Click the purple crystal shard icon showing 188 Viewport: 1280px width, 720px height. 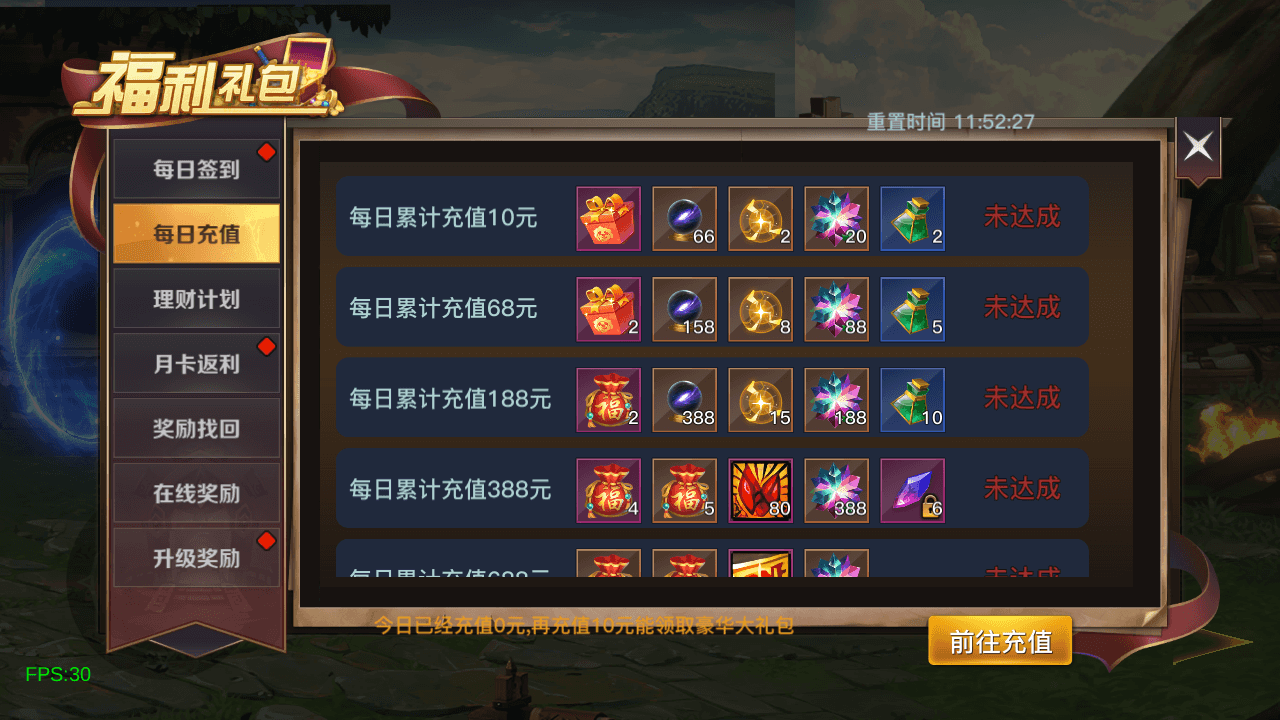[x=836, y=398]
